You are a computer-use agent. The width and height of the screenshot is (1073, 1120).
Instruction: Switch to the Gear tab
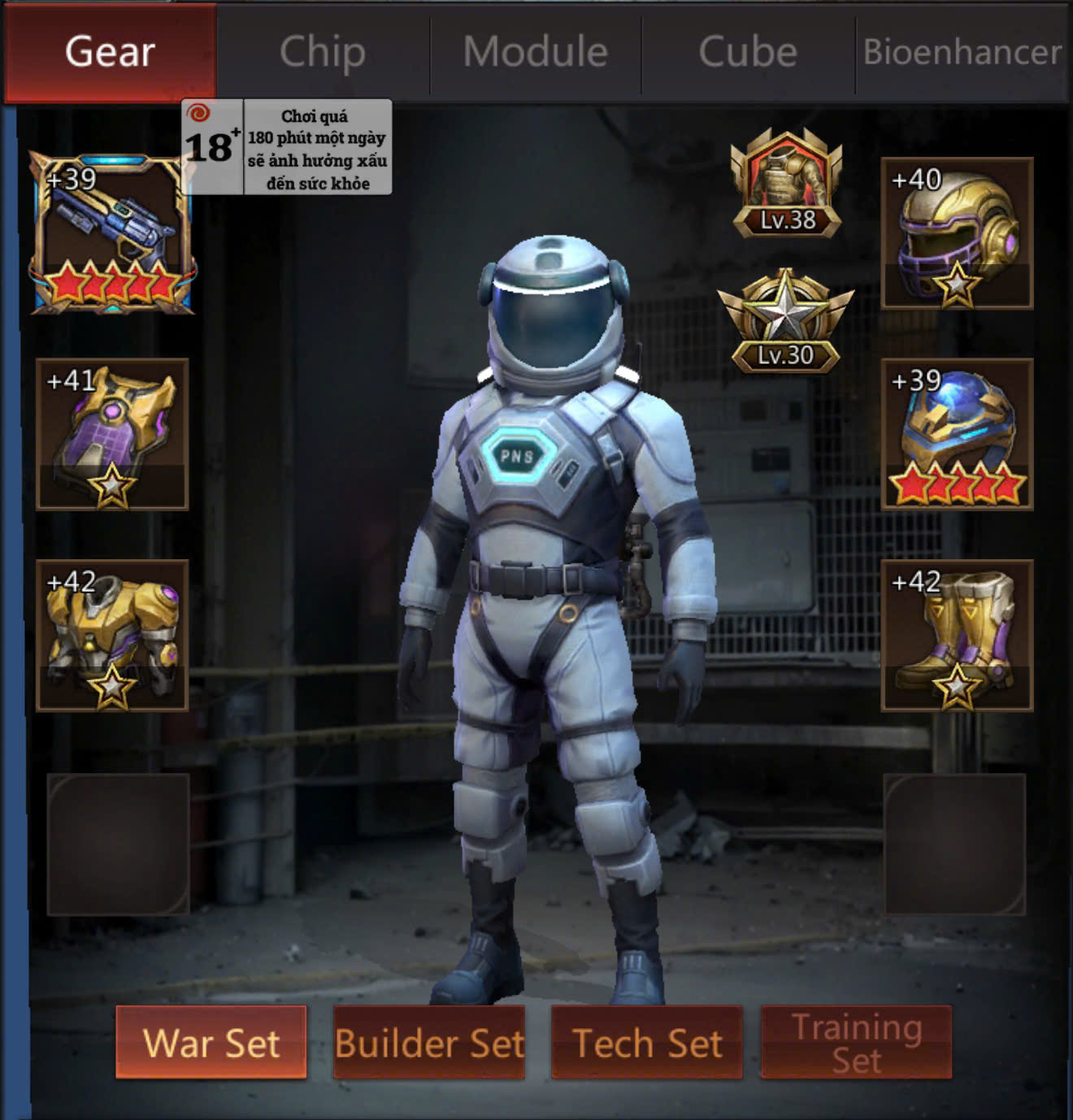(110, 53)
